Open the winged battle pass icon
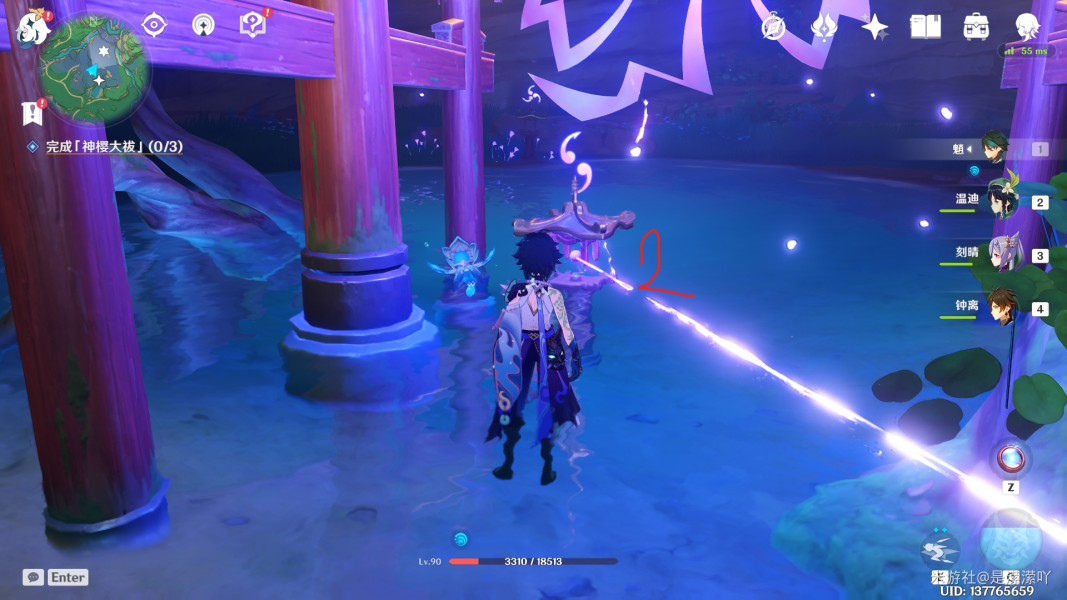 [x=824, y=27]
